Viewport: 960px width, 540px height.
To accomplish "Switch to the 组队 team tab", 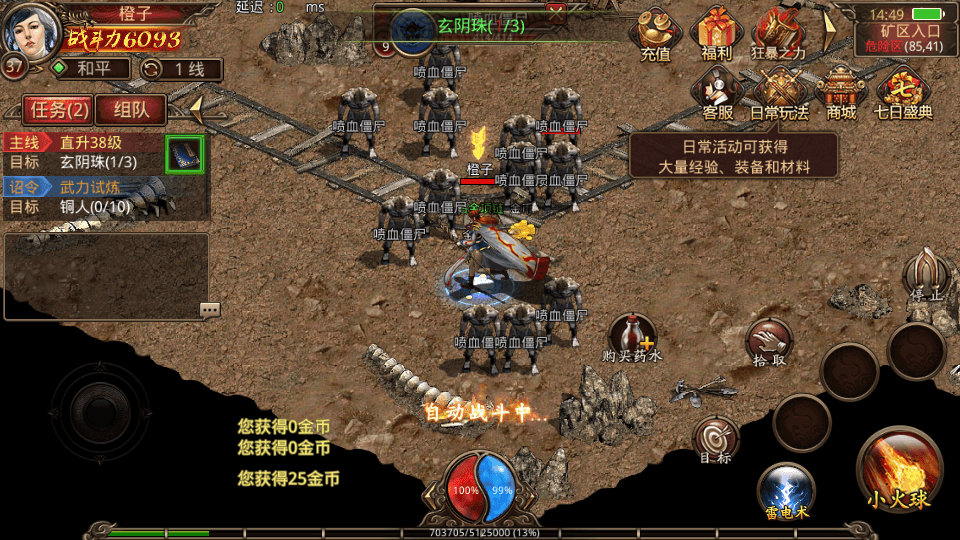I will click(x=132, y=109).
